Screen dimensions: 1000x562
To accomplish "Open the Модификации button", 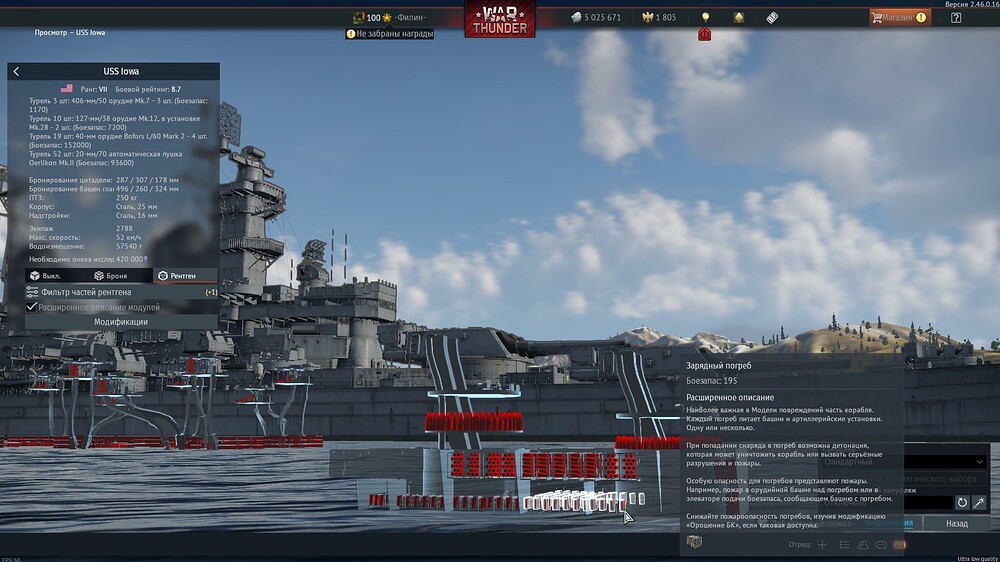I will coord(121,322).
